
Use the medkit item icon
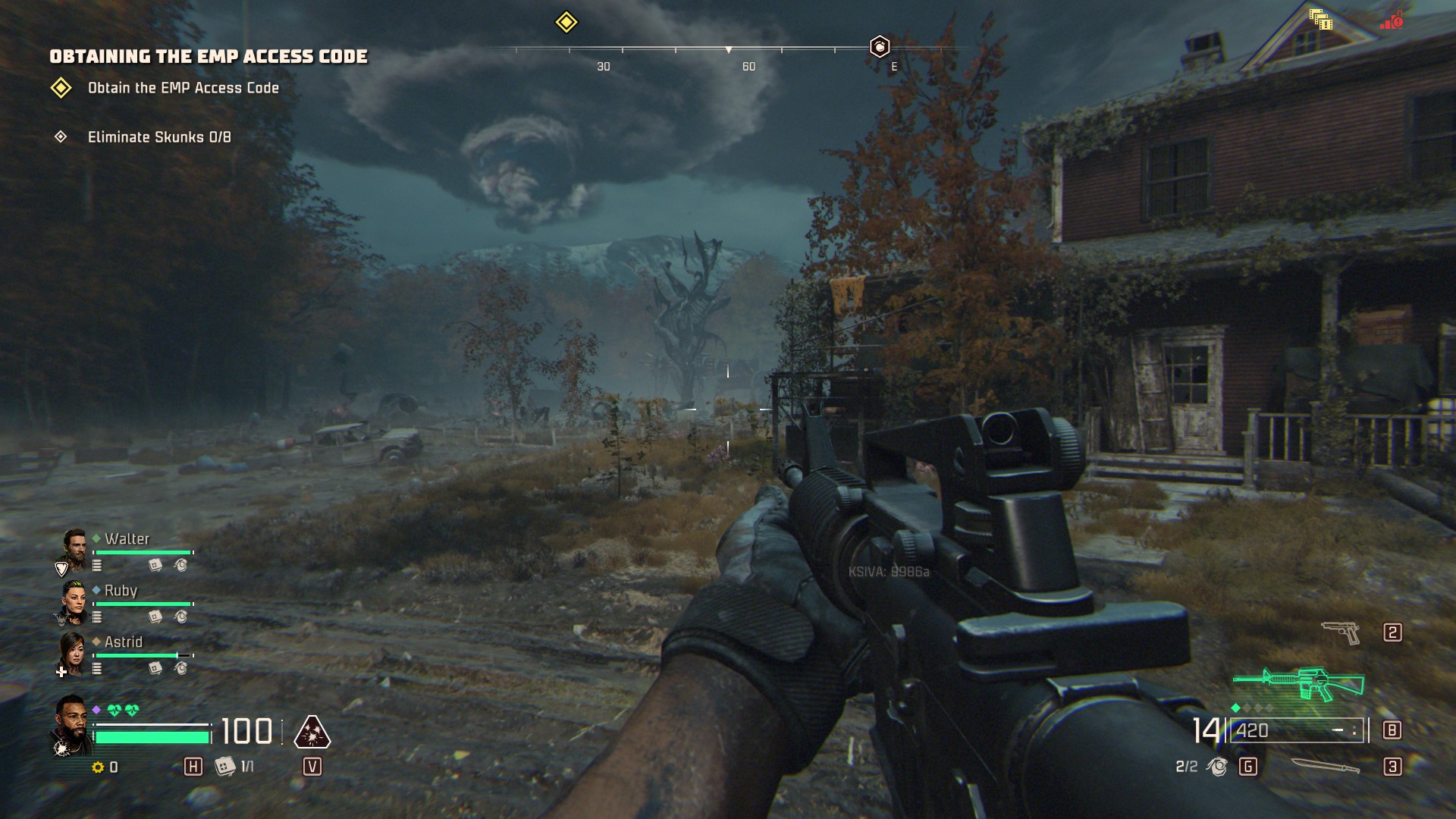click(224, 767)
